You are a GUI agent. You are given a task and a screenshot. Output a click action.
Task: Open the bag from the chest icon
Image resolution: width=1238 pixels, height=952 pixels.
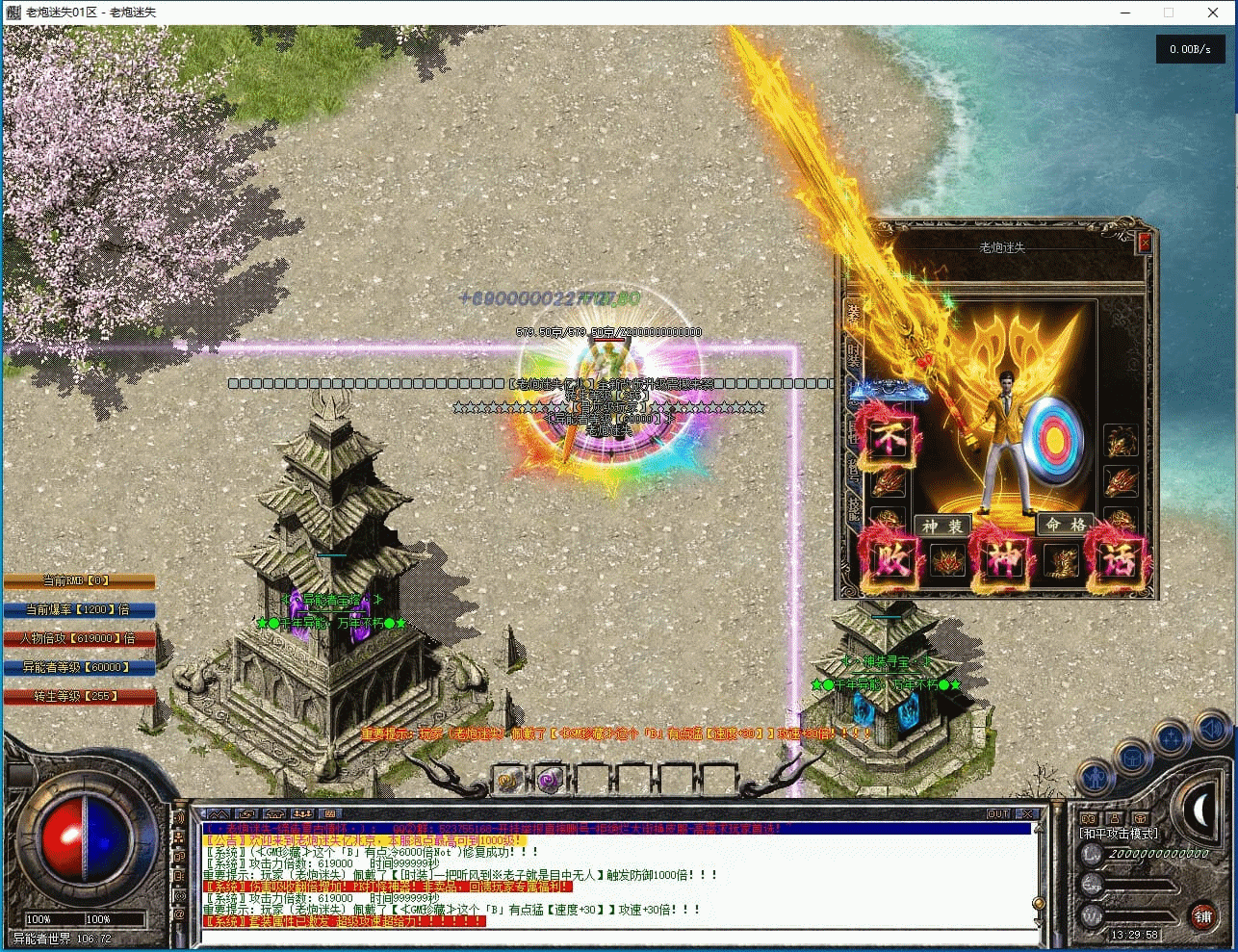point(1133,759)
